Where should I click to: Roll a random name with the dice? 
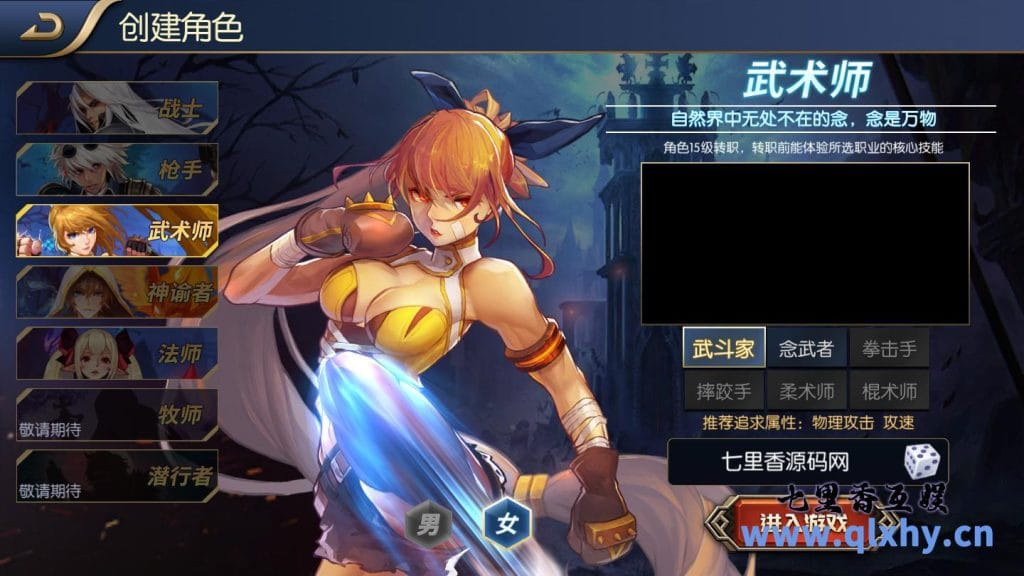(921, 461)
